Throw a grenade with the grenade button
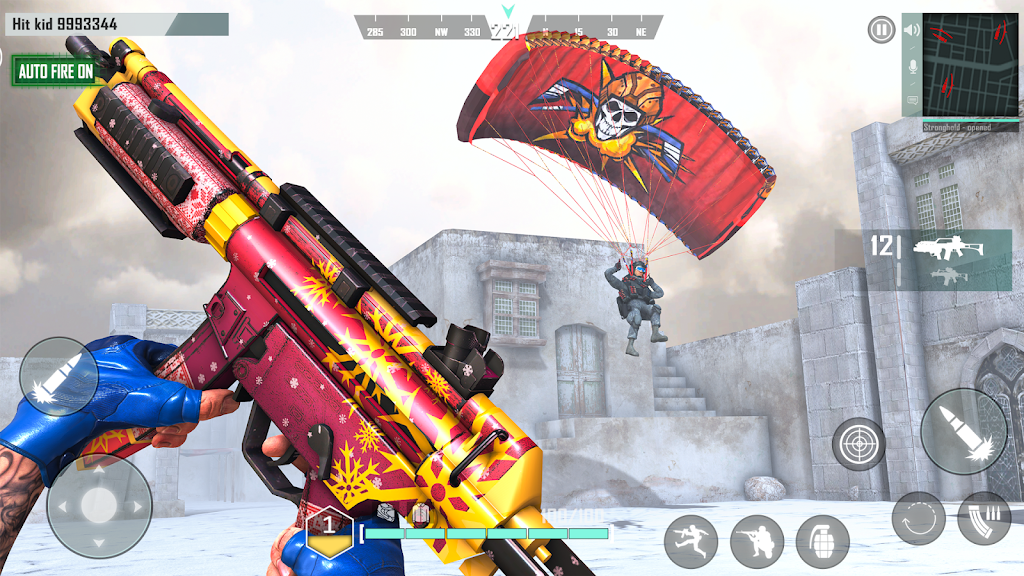This screenshot has width=1024, height=576. pos(822,542)
